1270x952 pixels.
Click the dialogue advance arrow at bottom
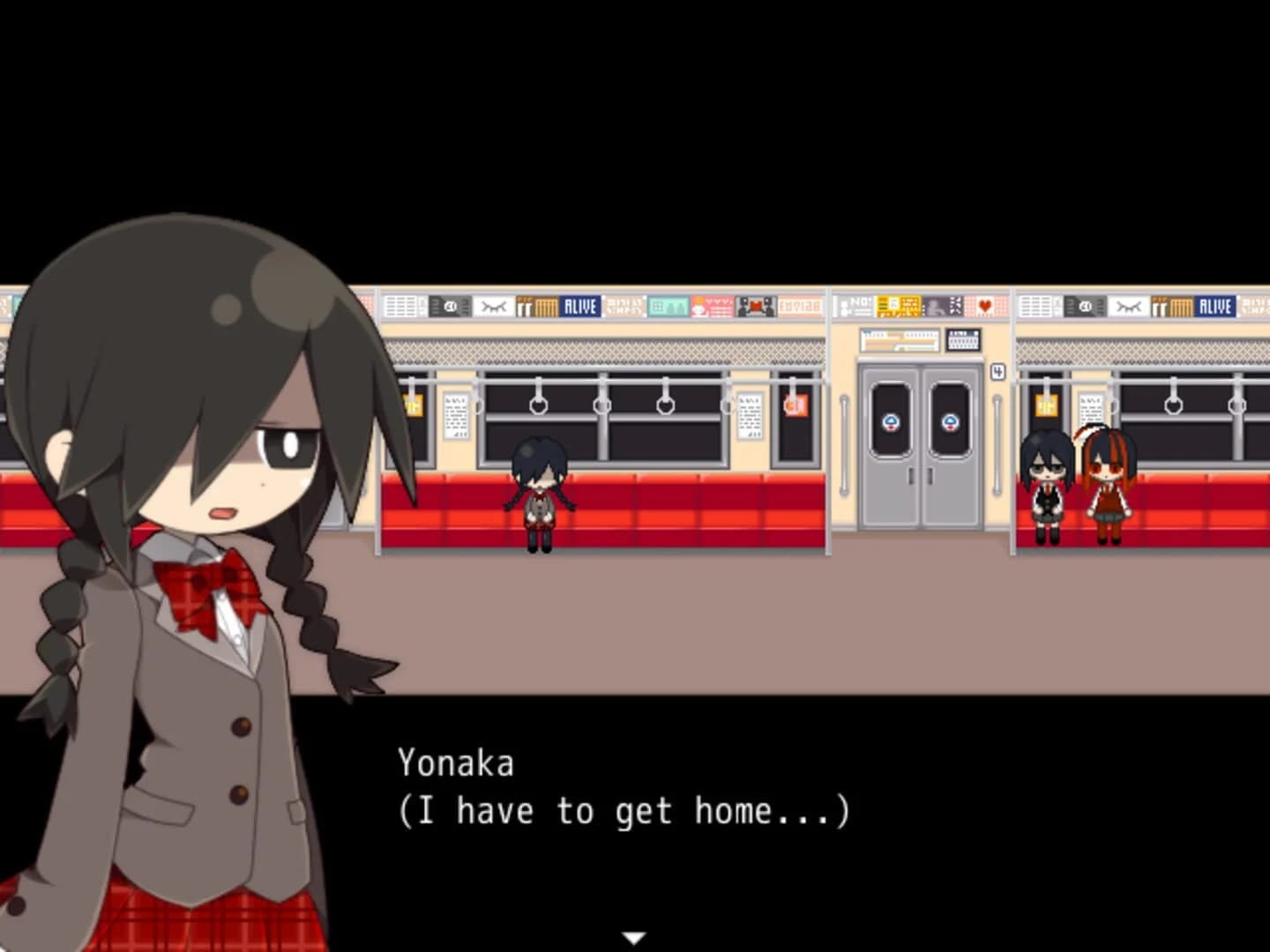[633, 939]
